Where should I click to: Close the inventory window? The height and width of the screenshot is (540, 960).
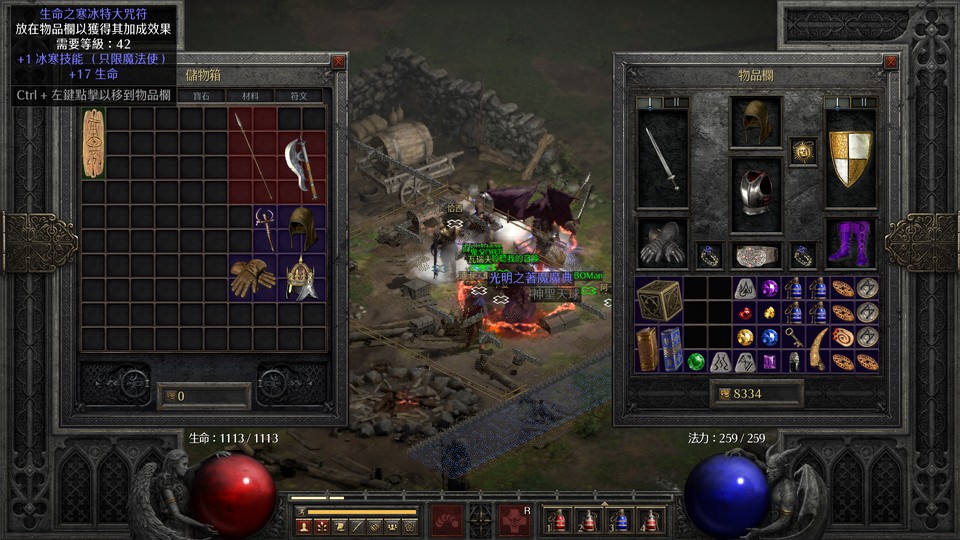[891, 62]
